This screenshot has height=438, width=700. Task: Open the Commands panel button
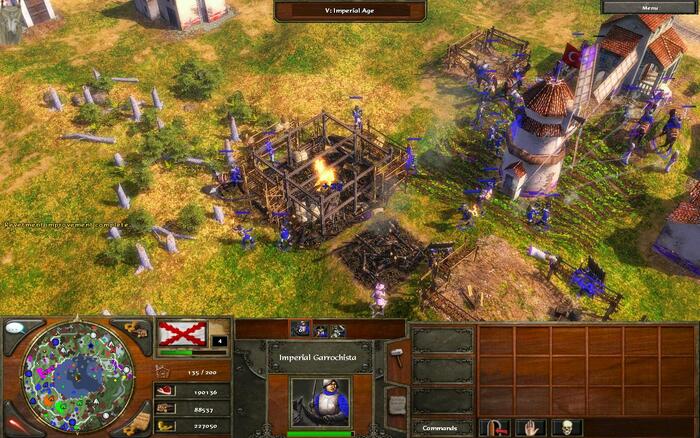tap(440, 427)
